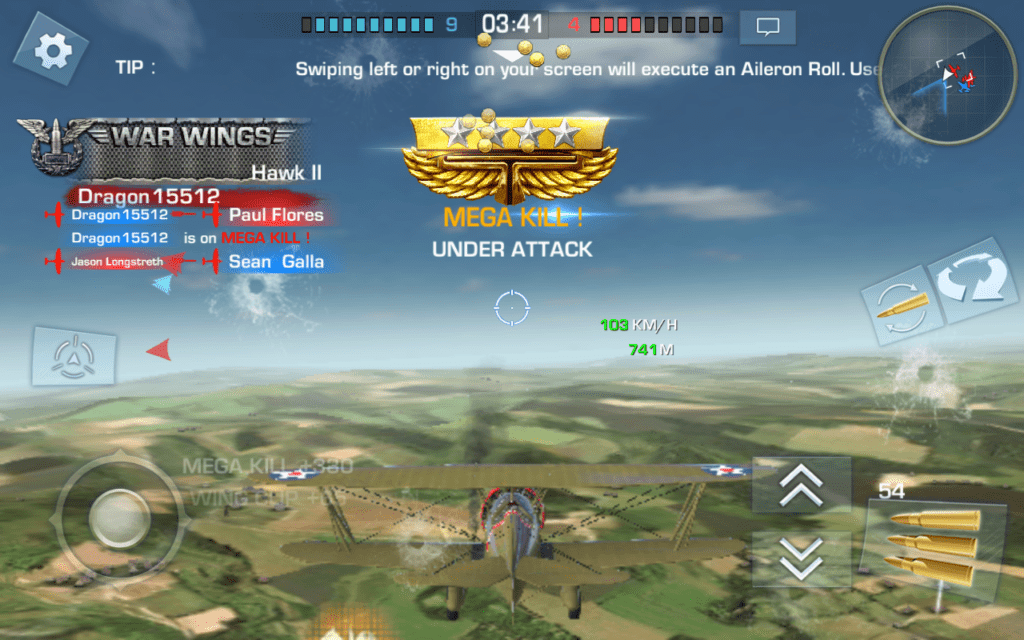This screenshot has height=640, width=1024.
Task: Decrease speed with the double down arrows
Action: (x=801, y=556)
